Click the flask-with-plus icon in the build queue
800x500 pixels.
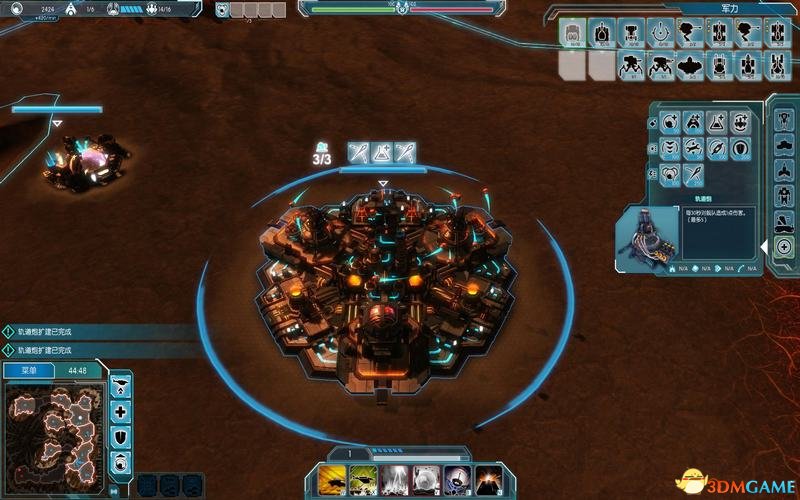[382, 152]
